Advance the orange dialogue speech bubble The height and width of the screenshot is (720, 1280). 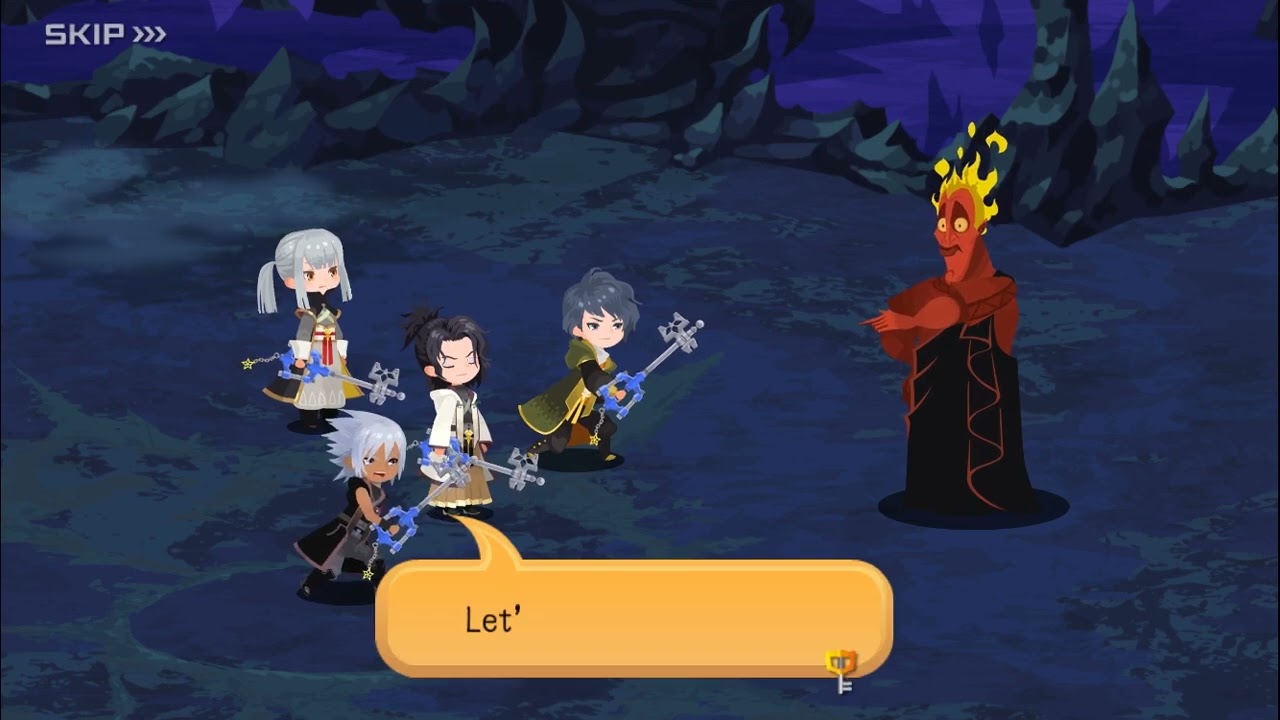pyautogui.click(x=632, y=618)
